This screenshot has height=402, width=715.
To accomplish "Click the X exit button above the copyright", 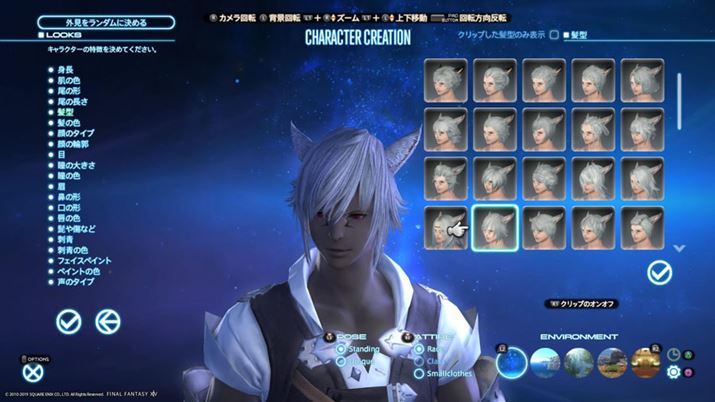I will (31, 369).
